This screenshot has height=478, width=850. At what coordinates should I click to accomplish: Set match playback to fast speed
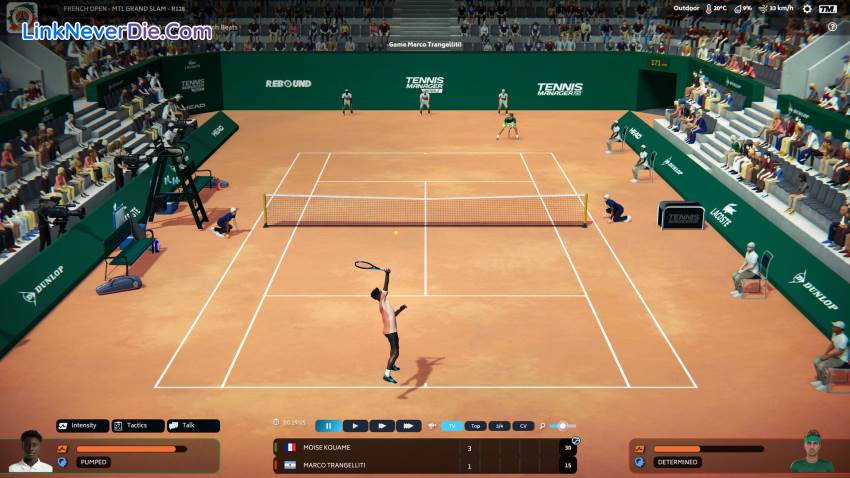coord(381,426)
